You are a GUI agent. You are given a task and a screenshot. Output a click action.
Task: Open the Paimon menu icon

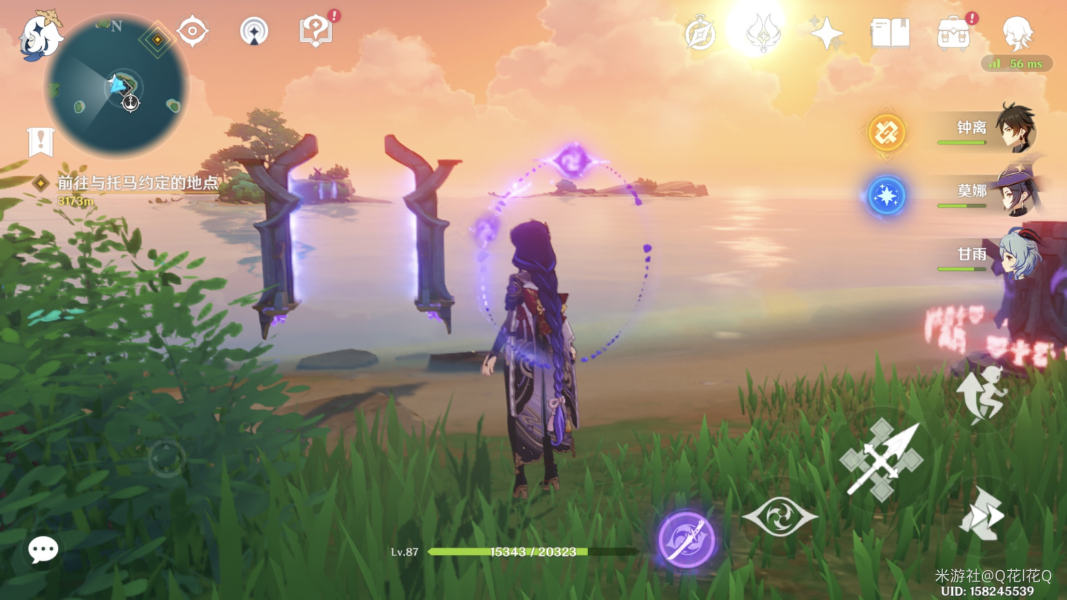40,34
